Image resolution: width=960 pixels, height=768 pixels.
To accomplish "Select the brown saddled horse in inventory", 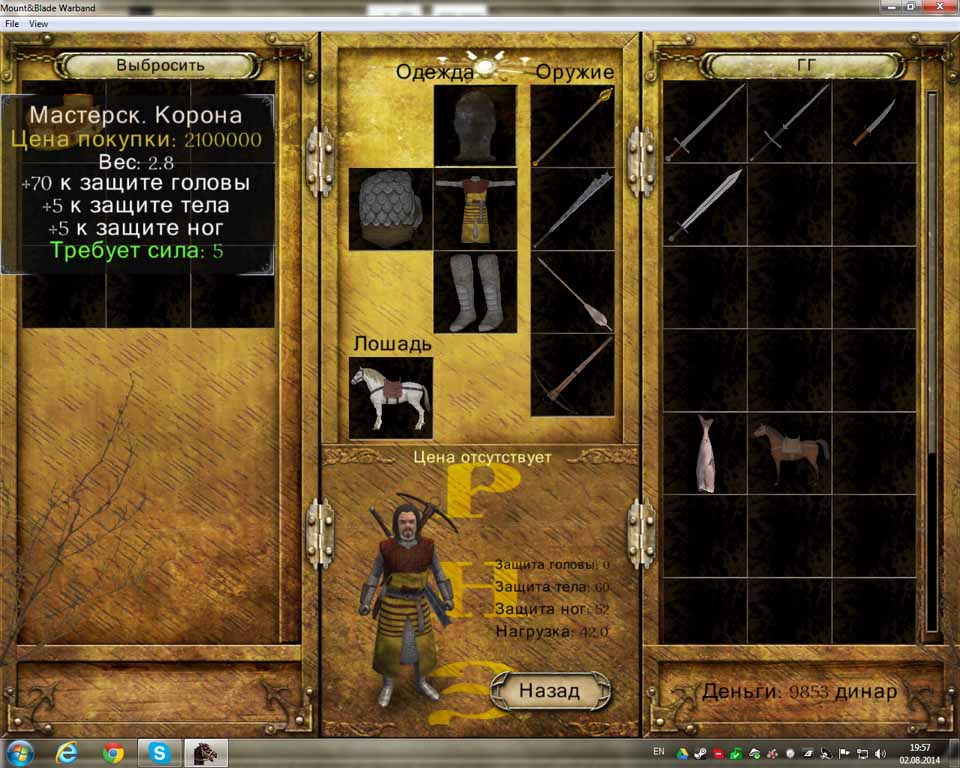I will click(790, 453).
